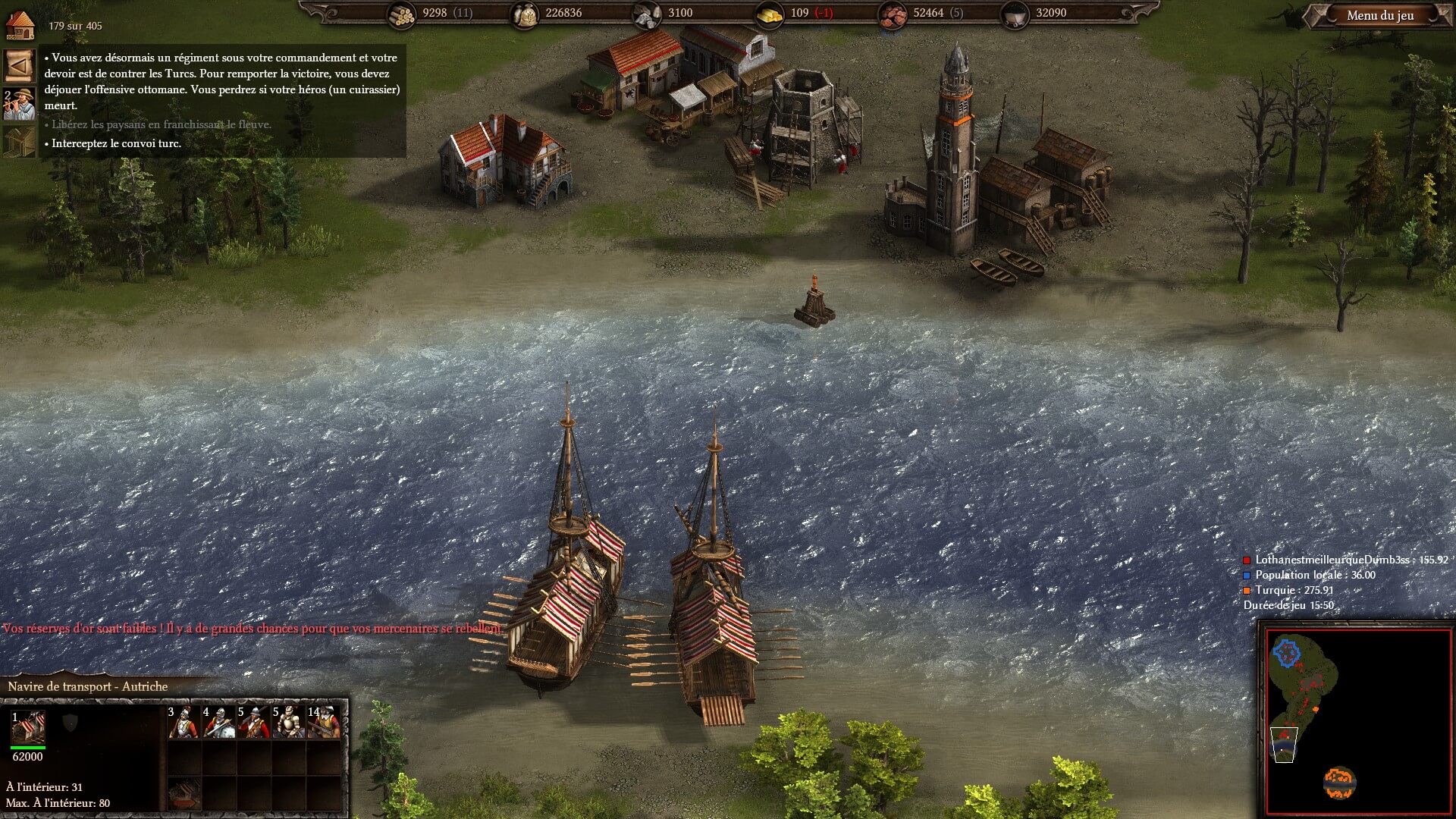Choose the mounted dragoon slot showing 14
This screenshot has height=819, width=1456.
click(324, 723)
